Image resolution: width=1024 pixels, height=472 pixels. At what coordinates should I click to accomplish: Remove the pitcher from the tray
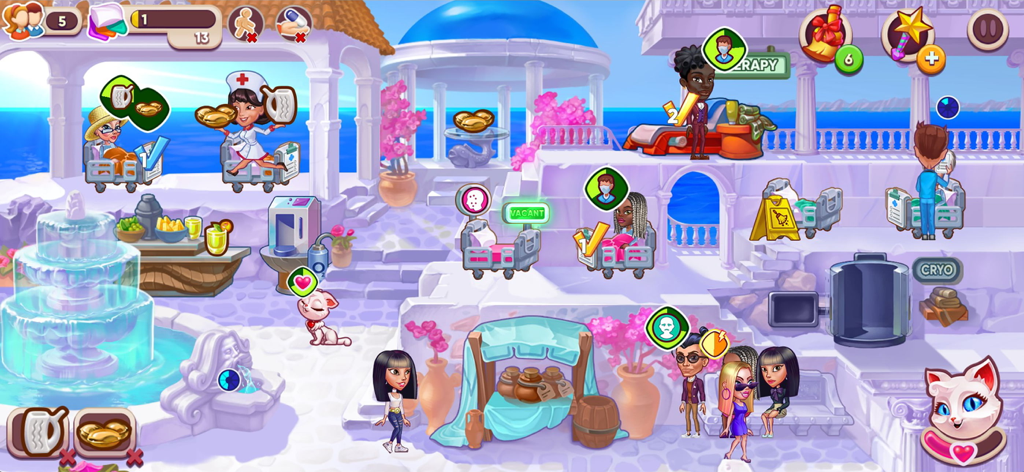coord(67,458)
